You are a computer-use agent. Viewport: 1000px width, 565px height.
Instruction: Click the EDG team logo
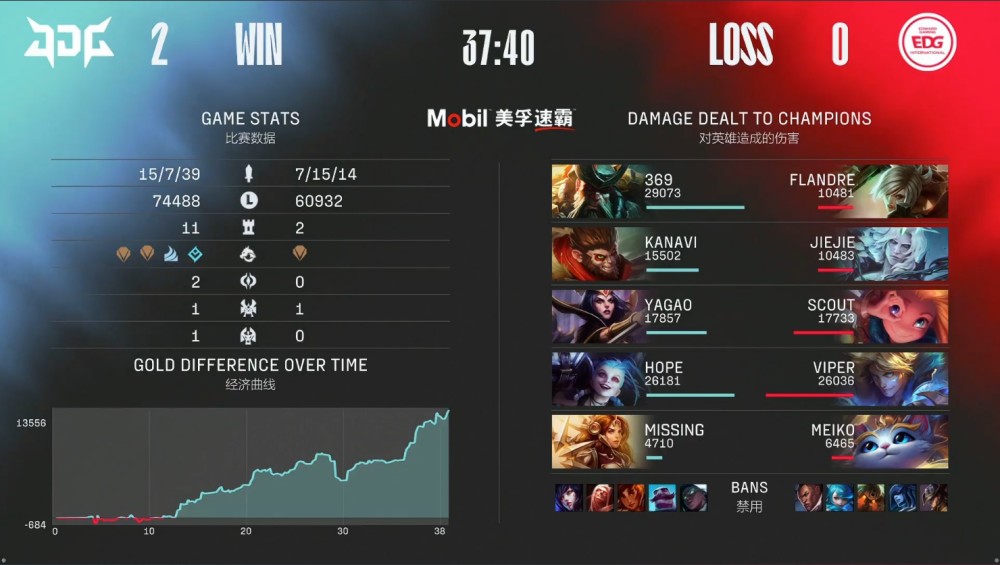point(927,44)
